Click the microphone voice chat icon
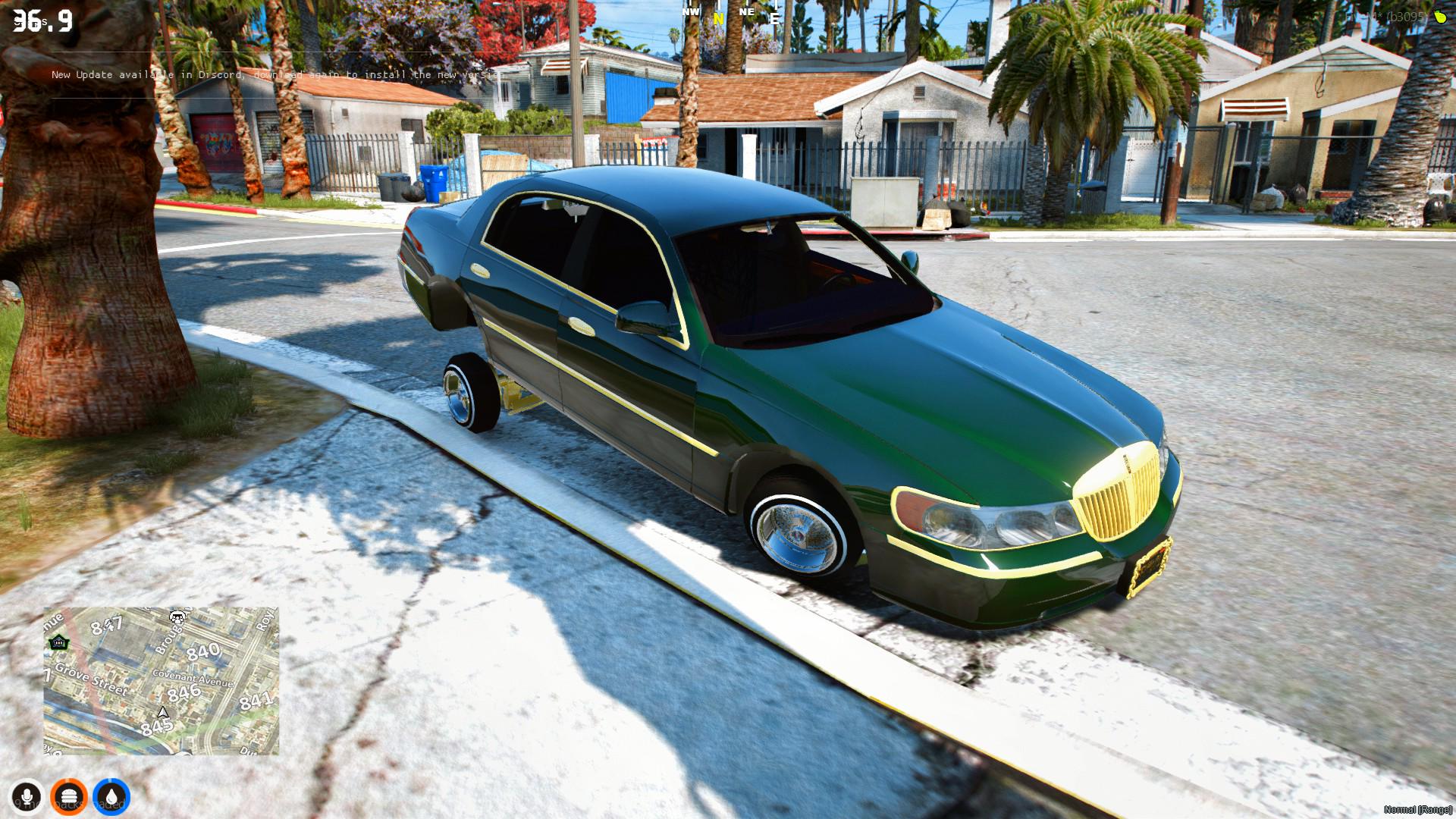 click(x=28, y=796)
